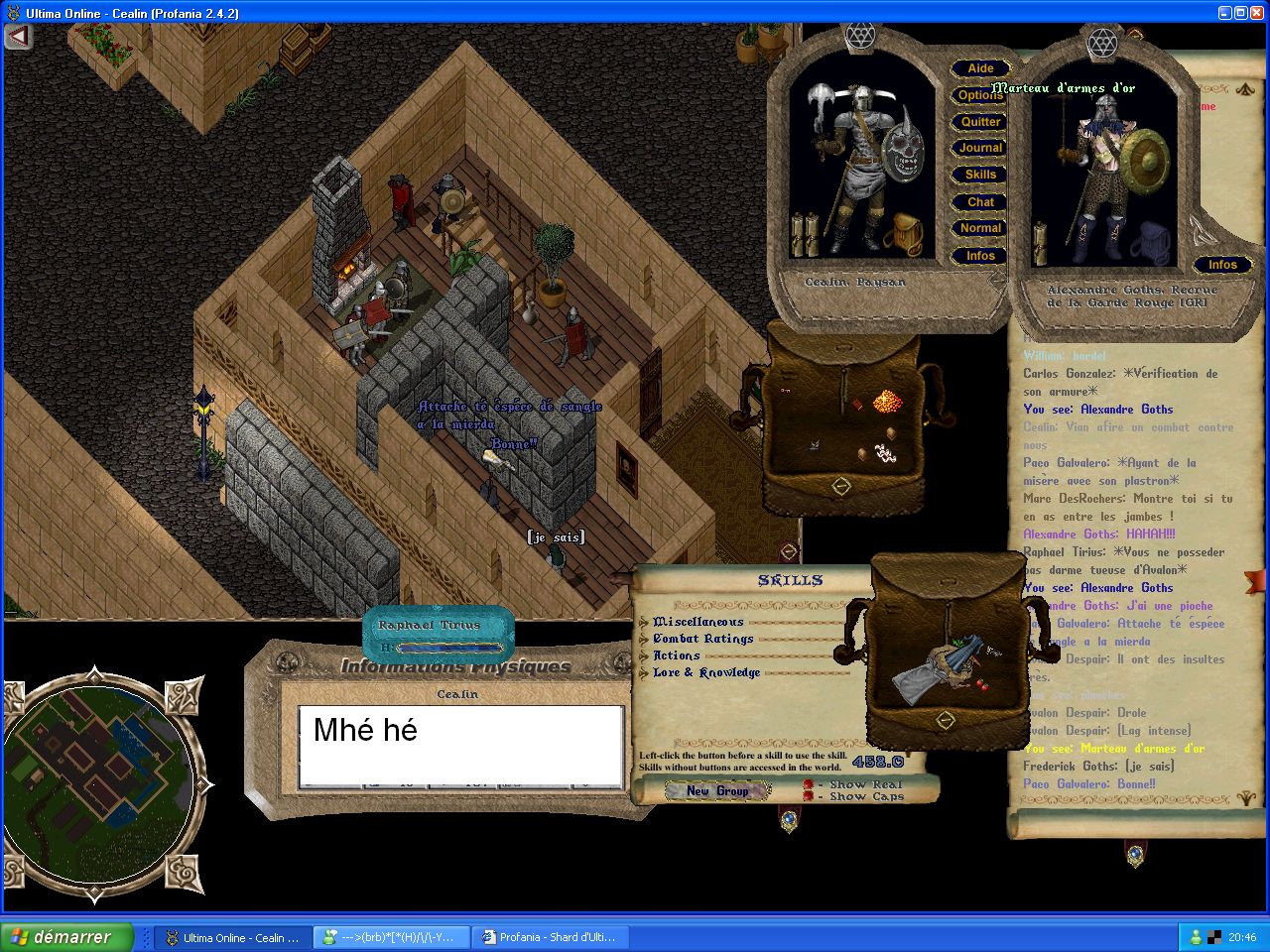Open the Journal from the paperdoll
Image resolution: width=1270 pixels, height=952 pixels.
coord(980,148)
